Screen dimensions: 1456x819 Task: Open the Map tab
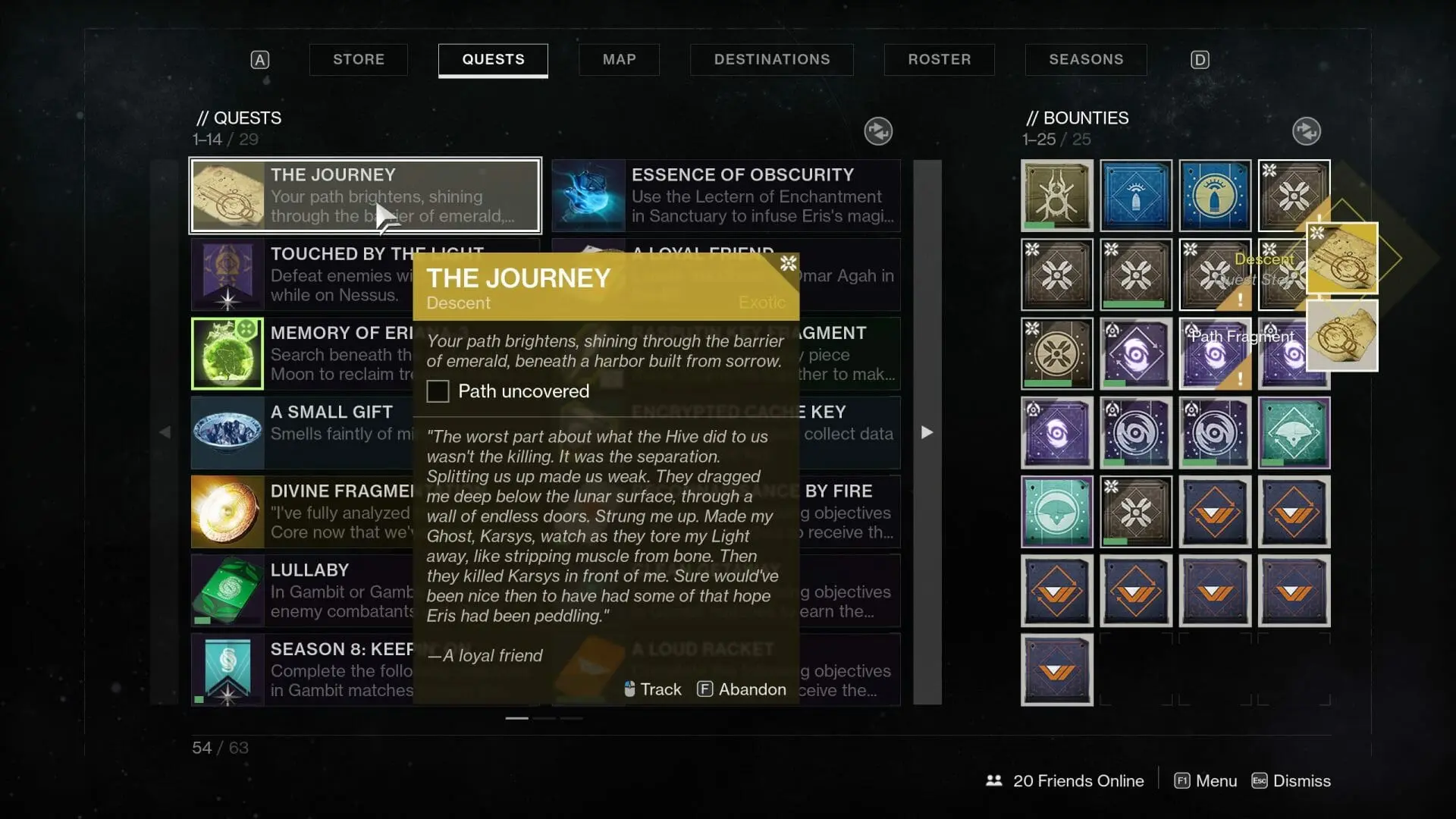point(619,59)
